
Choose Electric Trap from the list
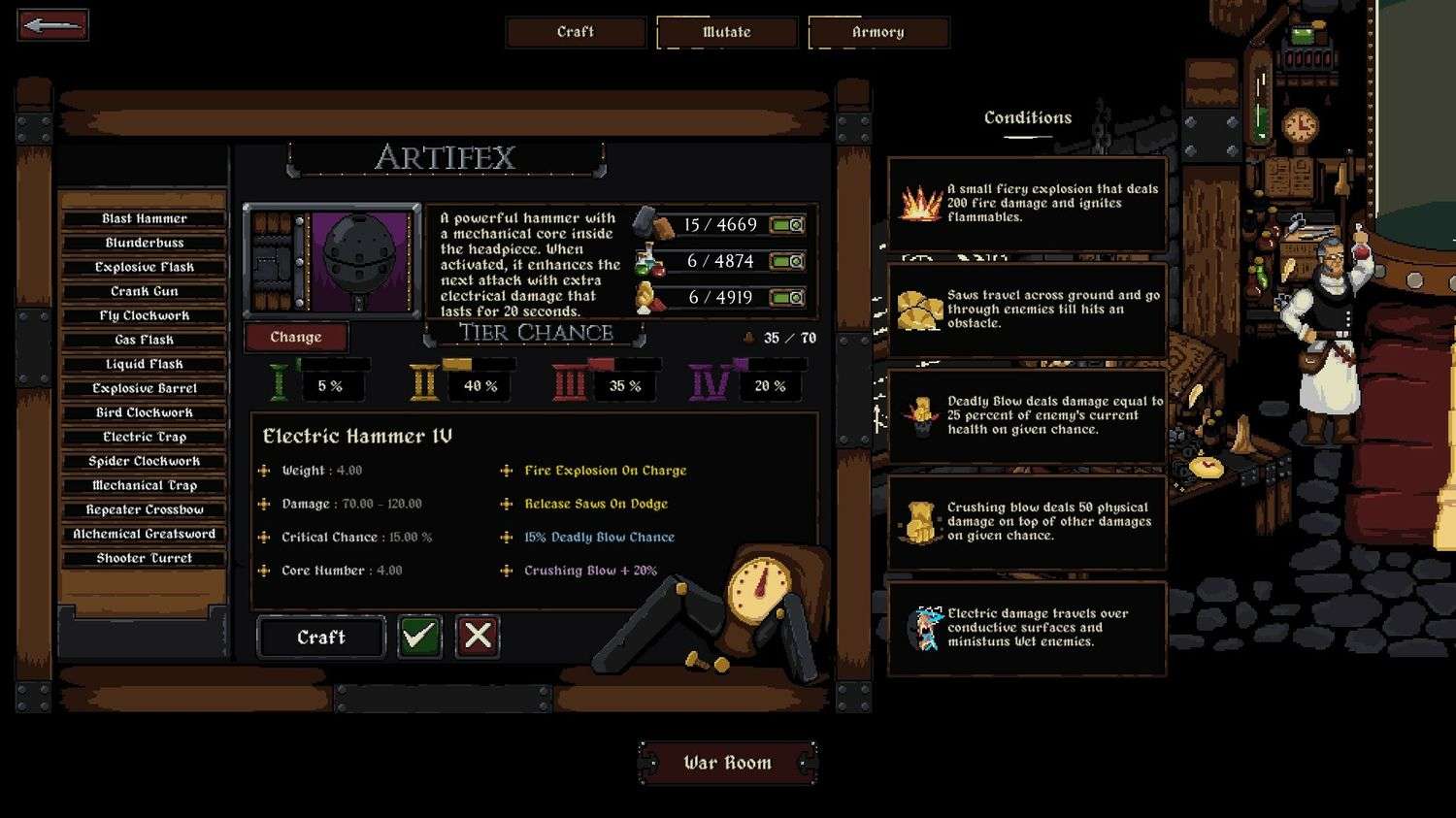145,437
